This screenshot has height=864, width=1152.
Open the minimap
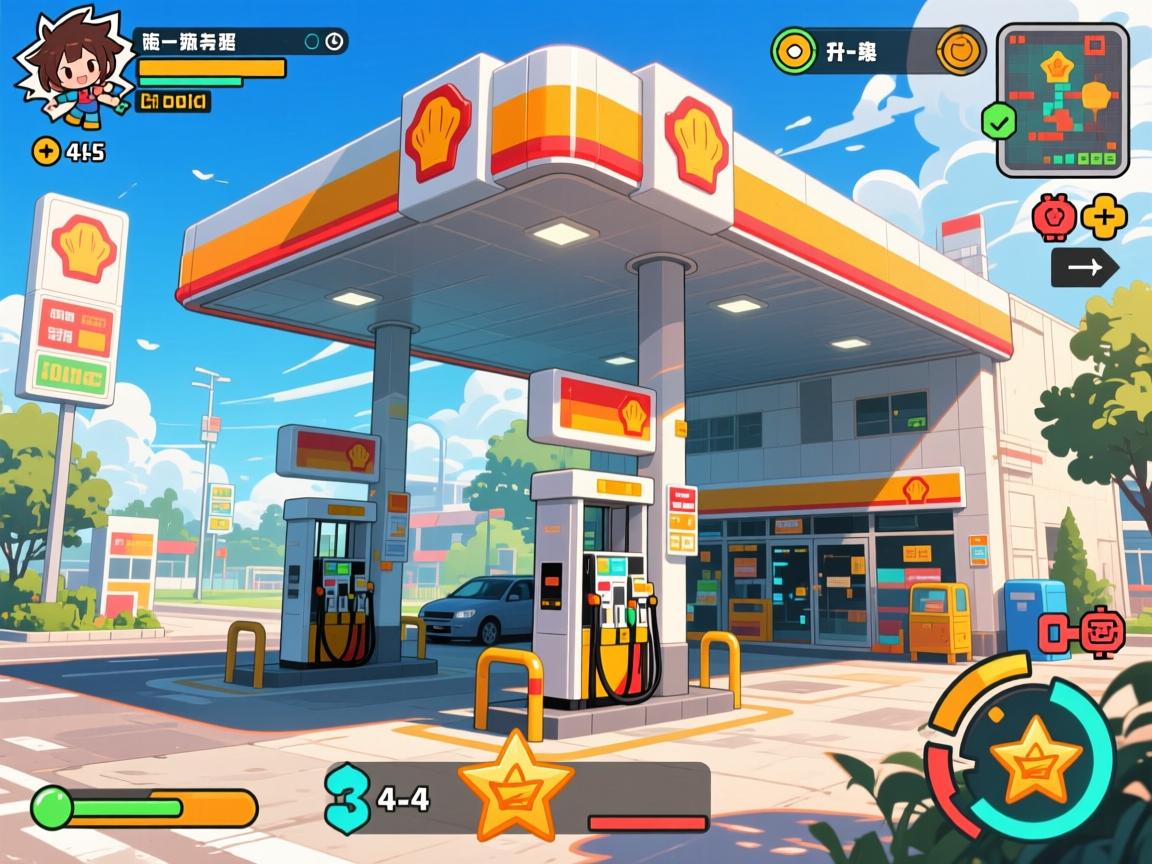(1063, 100)
